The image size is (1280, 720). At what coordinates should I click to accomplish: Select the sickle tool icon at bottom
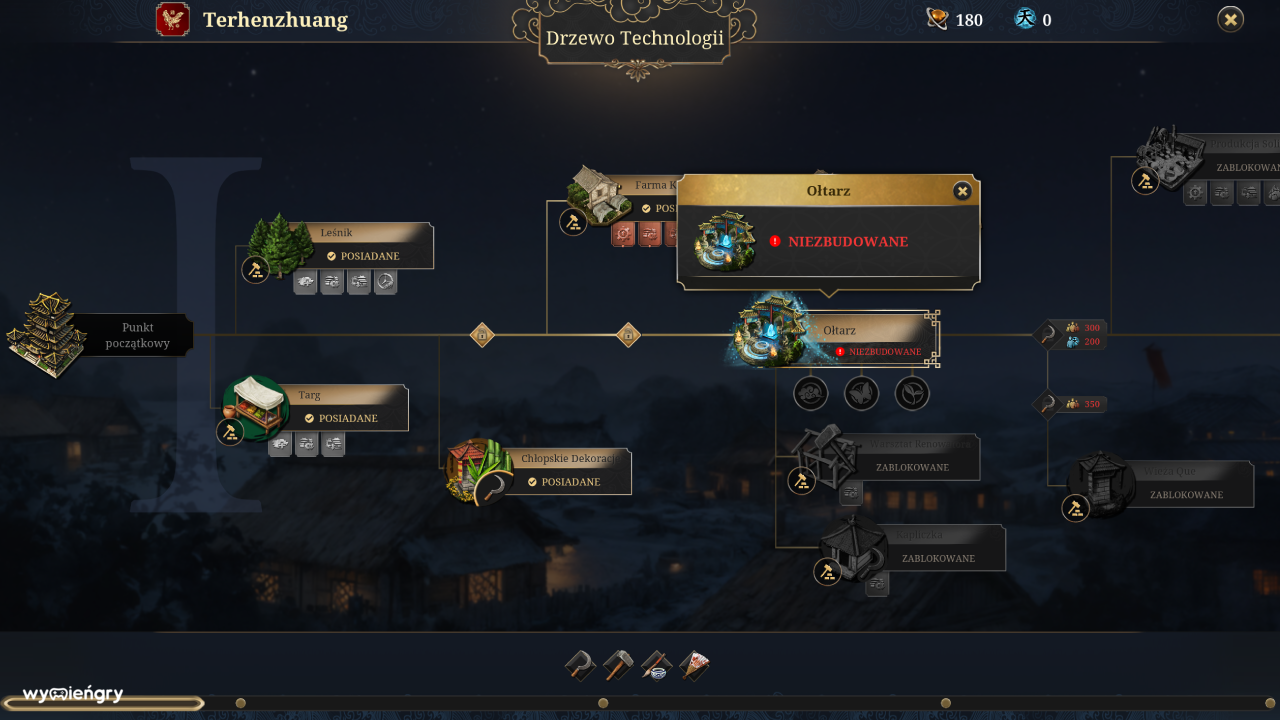click(x=581, y=665)
